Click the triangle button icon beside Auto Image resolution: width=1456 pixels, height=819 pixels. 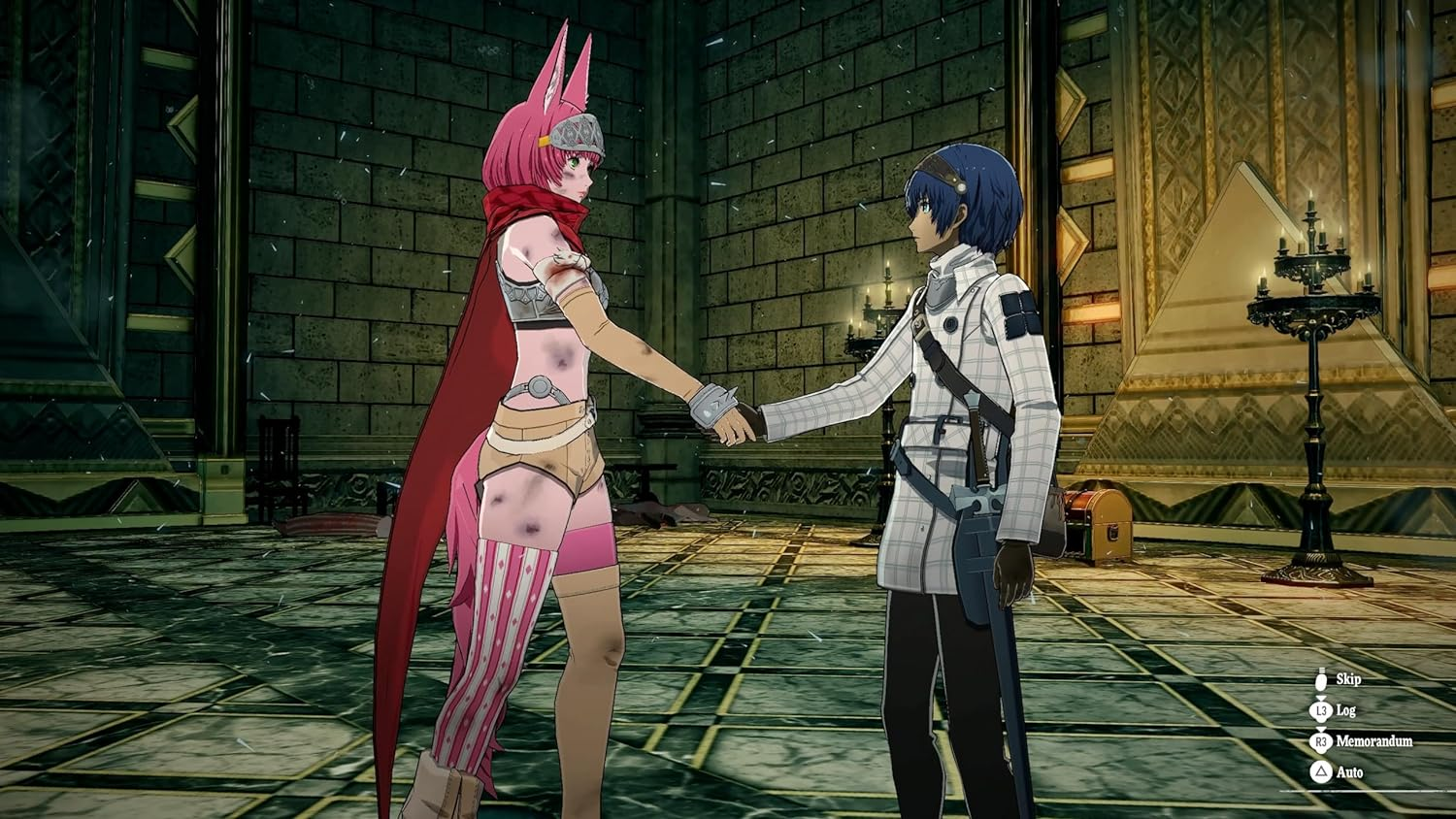tap(1320, 771)
